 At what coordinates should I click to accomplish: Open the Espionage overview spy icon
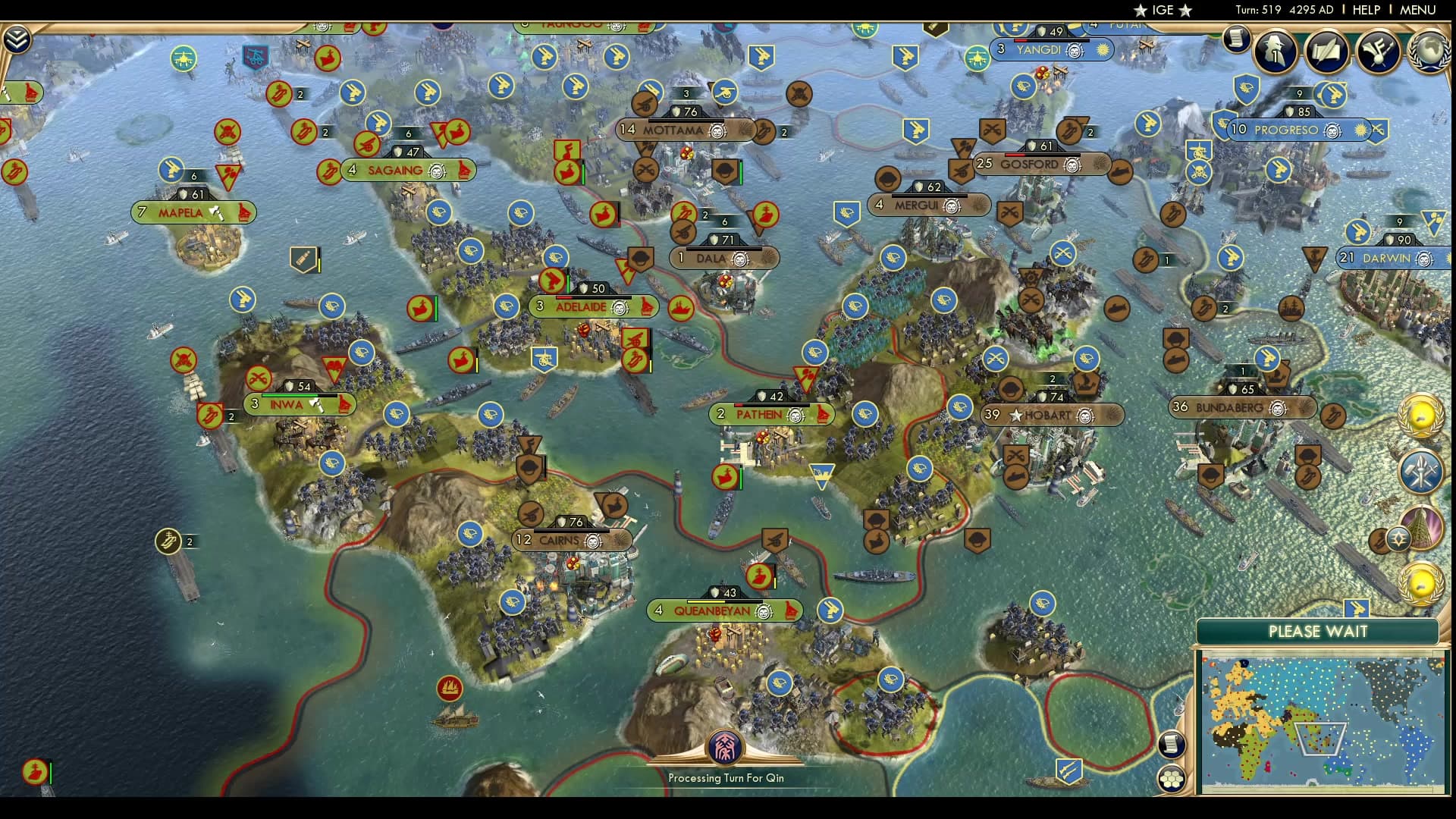point(1276,52)
